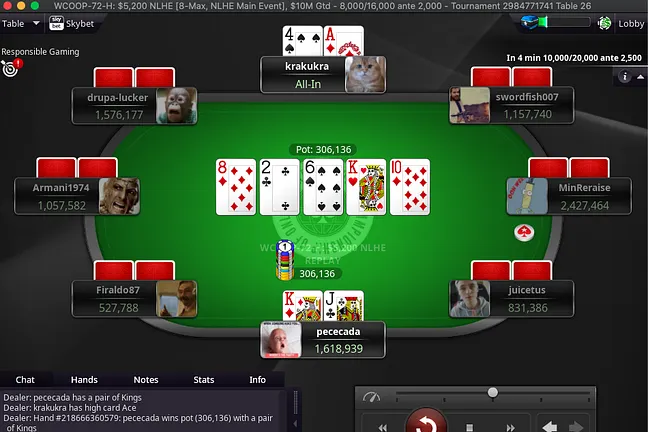The image size is (648, 432).
Task: Rewind the hand replay
Action: pos(381,426)
